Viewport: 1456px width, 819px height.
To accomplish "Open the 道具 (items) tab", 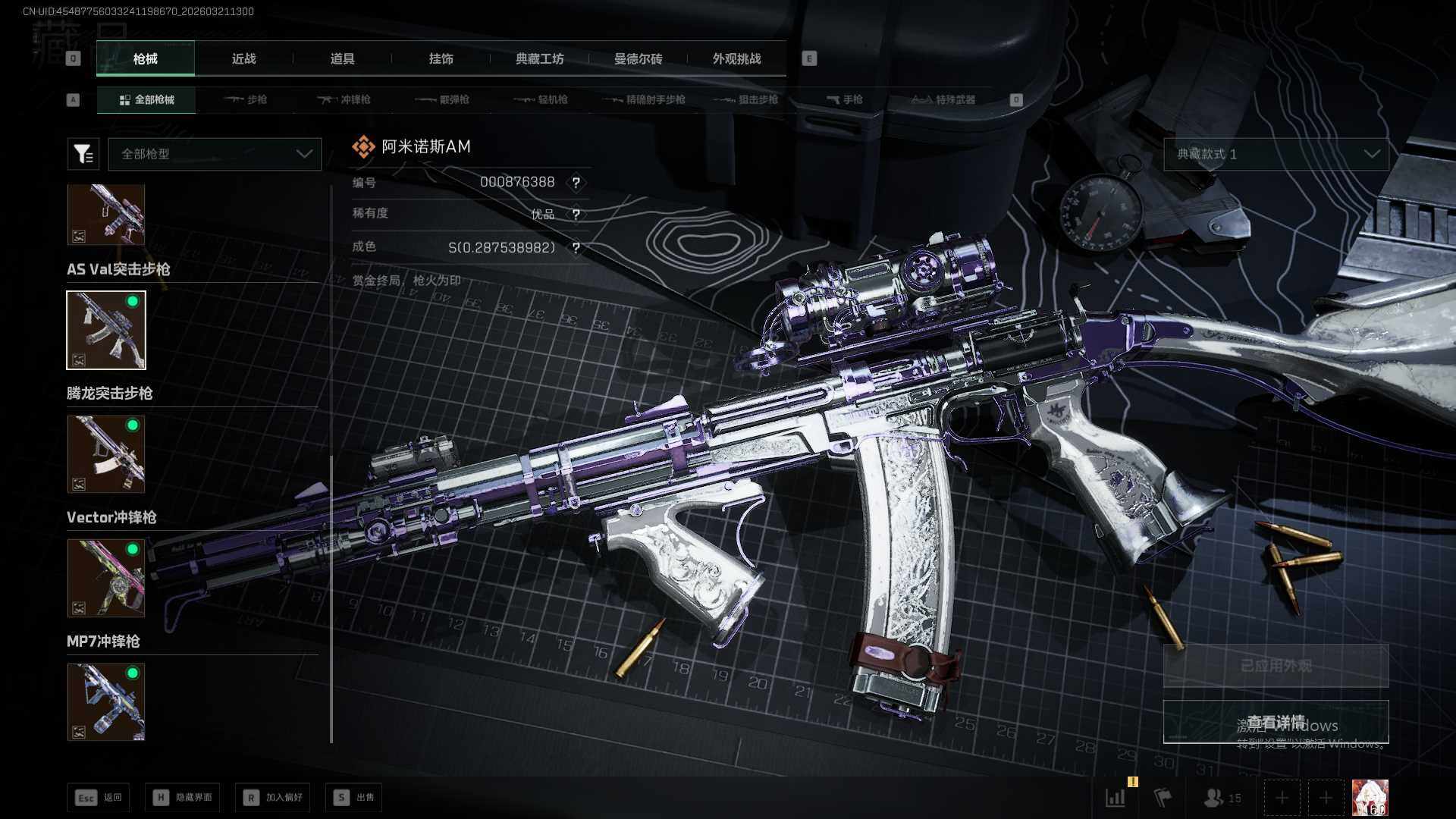I will (342, 59).
